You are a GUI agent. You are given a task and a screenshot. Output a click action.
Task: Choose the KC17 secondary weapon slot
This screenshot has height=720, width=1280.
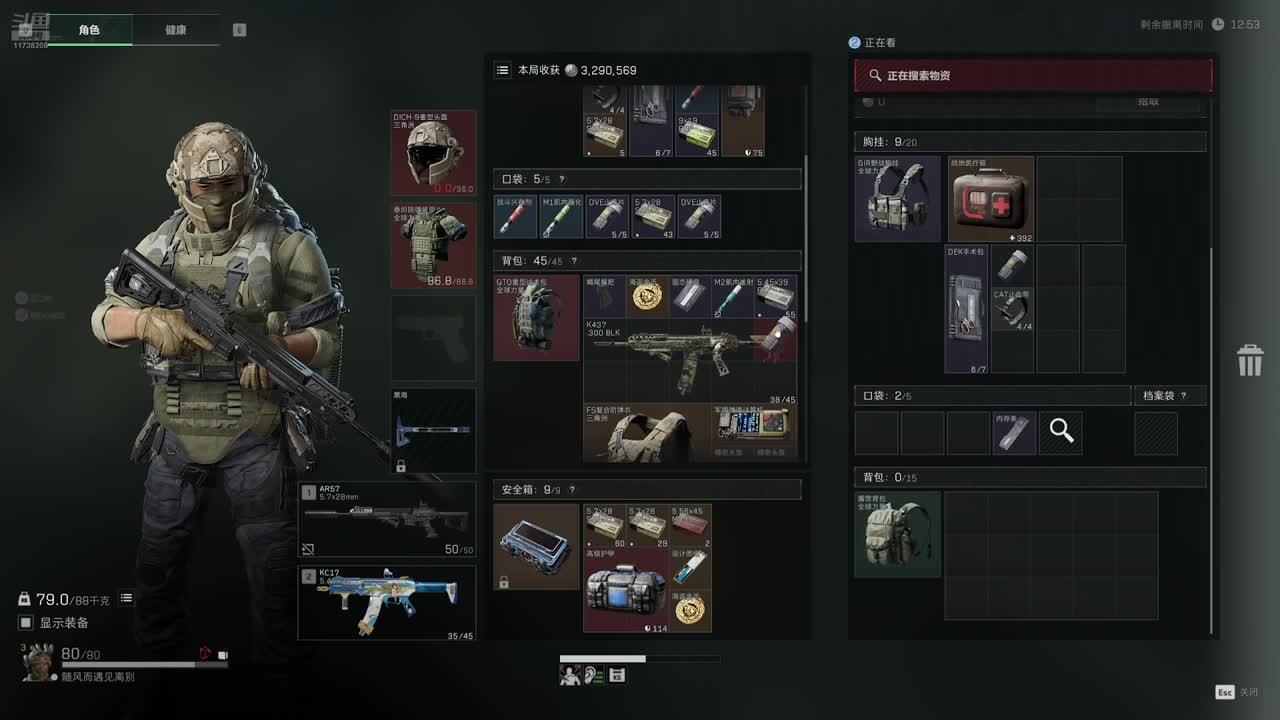pyautogui.click(x=387, y=603)
